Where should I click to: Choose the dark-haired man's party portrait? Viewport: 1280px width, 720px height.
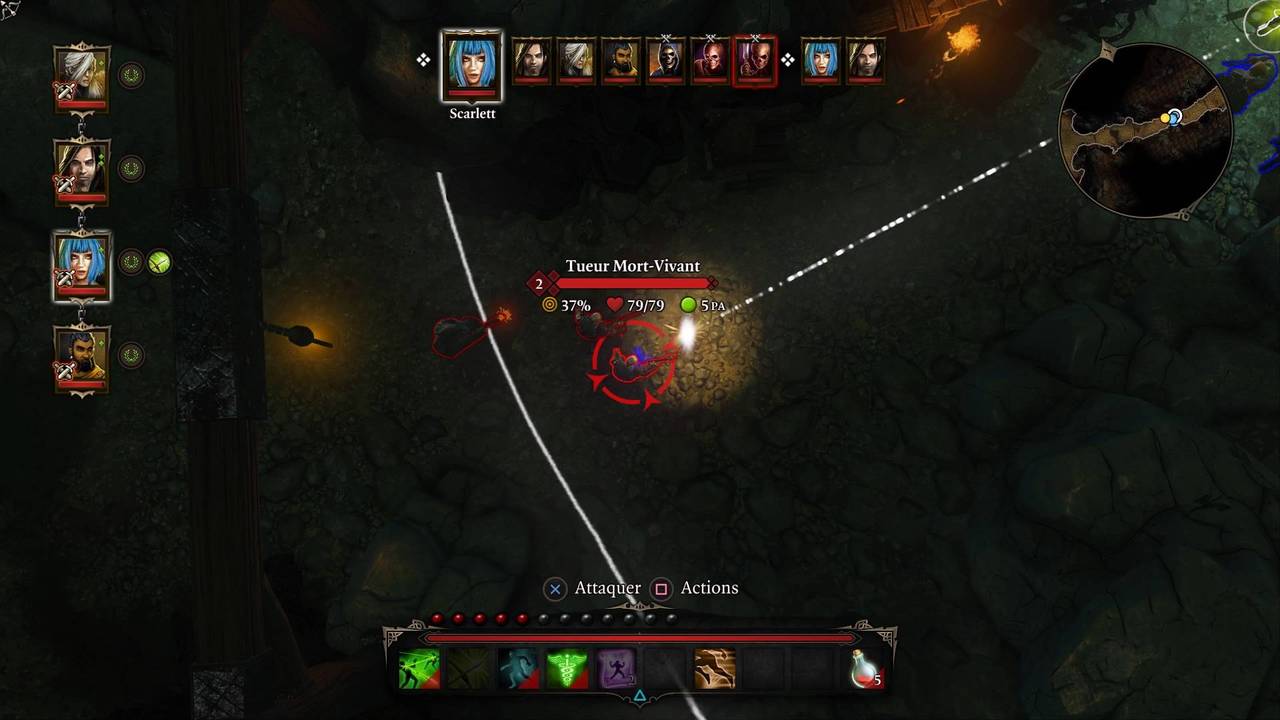click(81, 170)
